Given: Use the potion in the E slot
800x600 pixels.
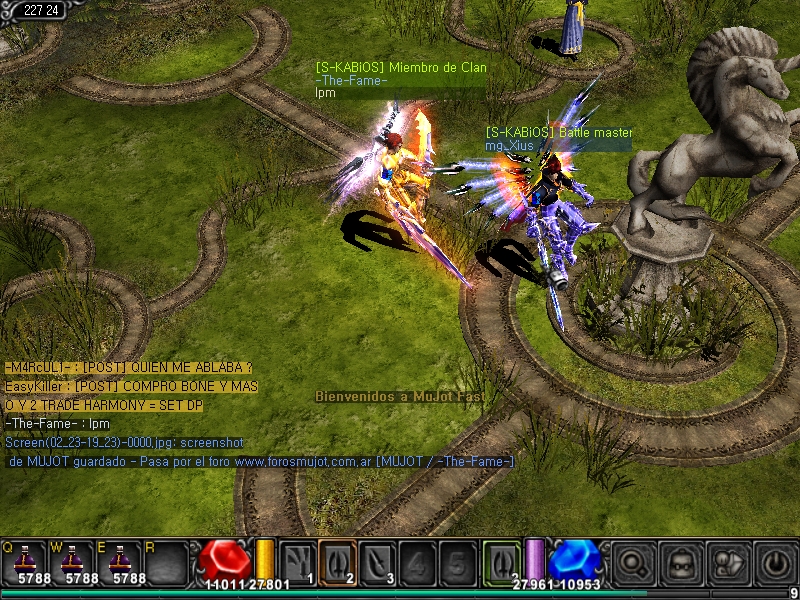Looking at the screenshot, I should coord(120,562).
